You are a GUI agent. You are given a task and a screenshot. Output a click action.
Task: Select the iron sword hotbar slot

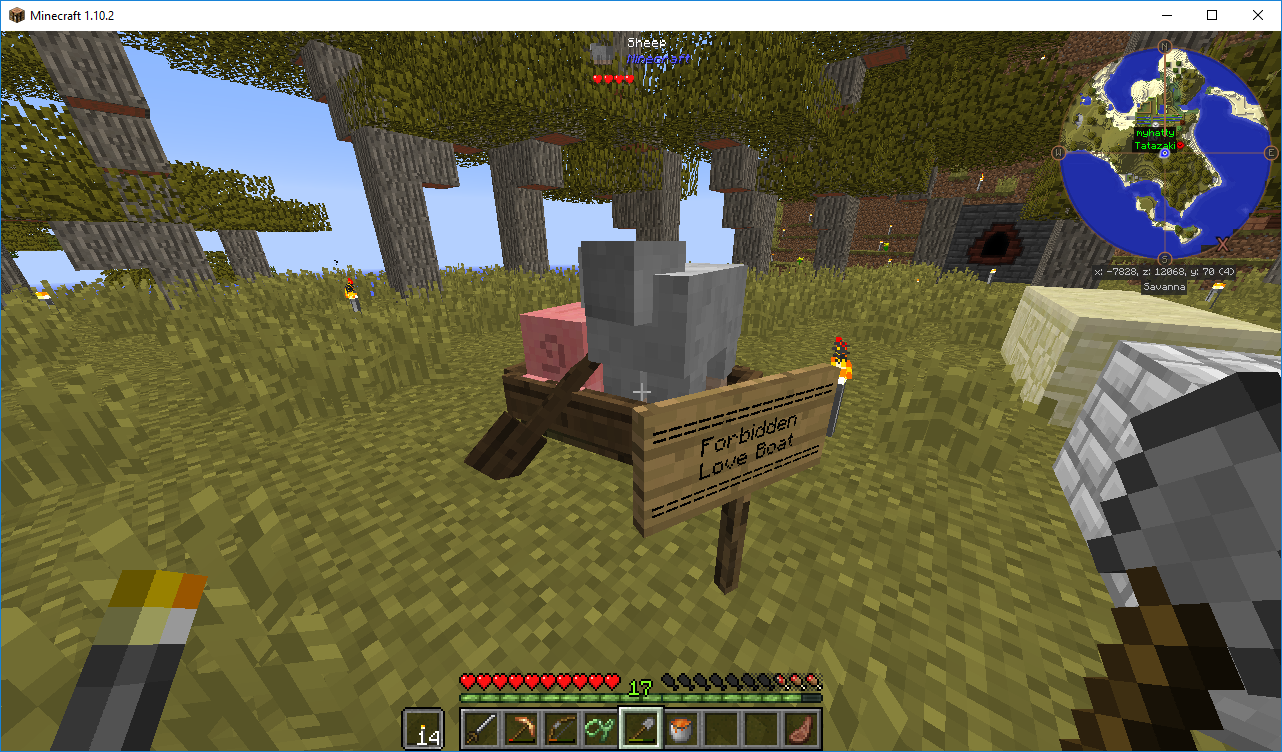[480, 728]
